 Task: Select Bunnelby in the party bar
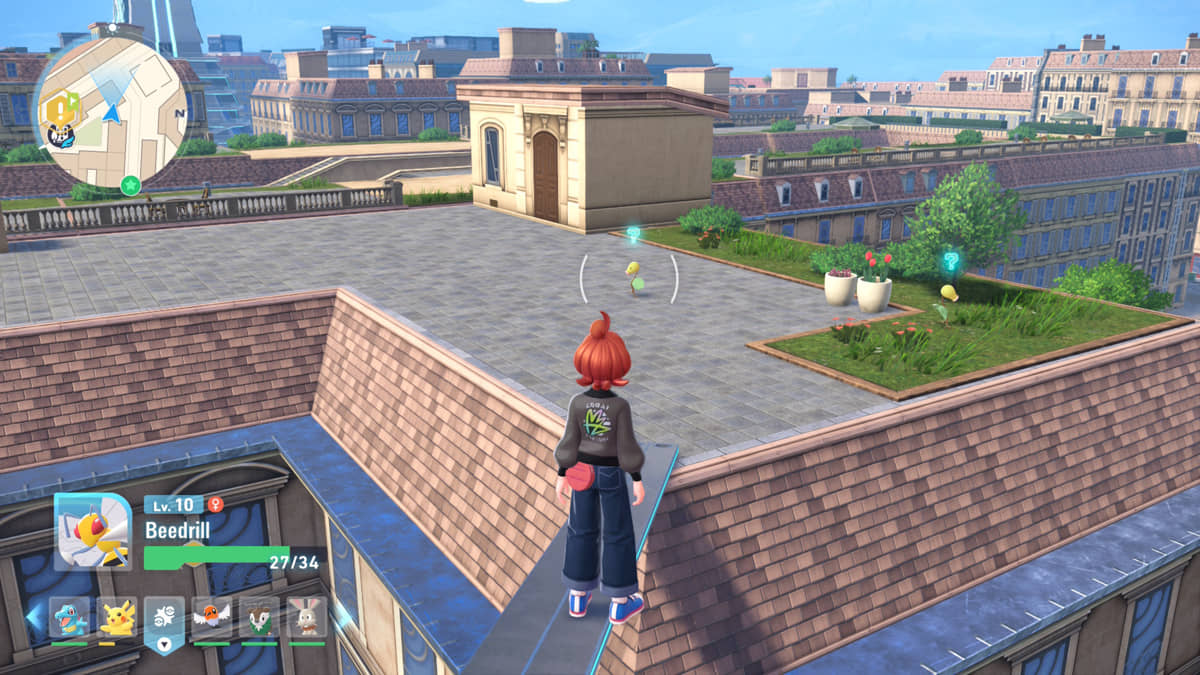pyautogui.click(x=307, y=619)
